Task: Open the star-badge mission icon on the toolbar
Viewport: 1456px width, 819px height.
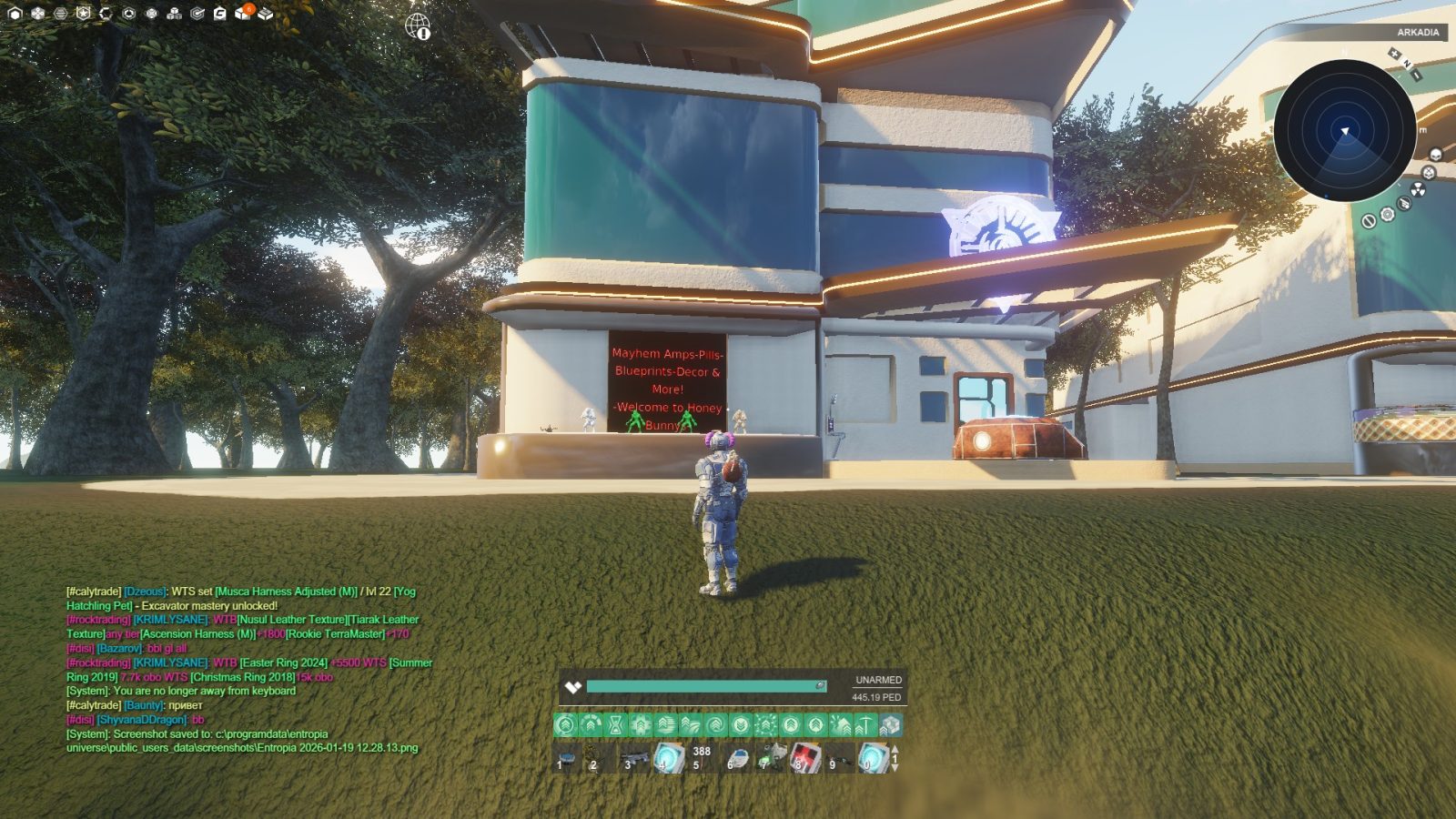Action: coord(84,12)
